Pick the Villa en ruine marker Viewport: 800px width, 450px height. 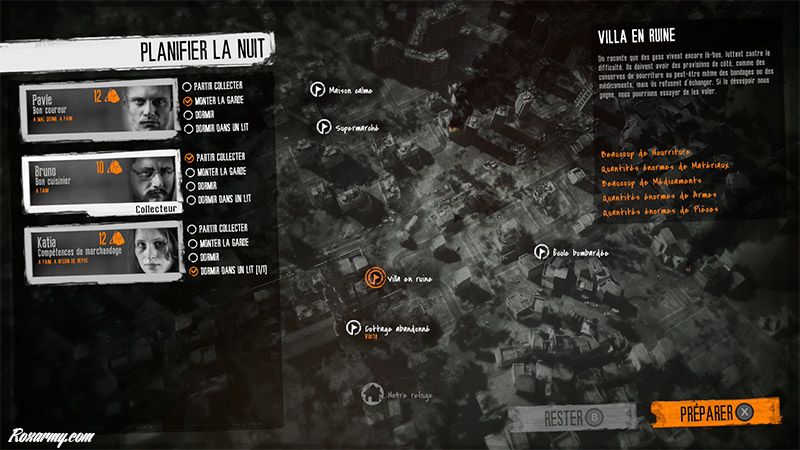tap(374, 278)
